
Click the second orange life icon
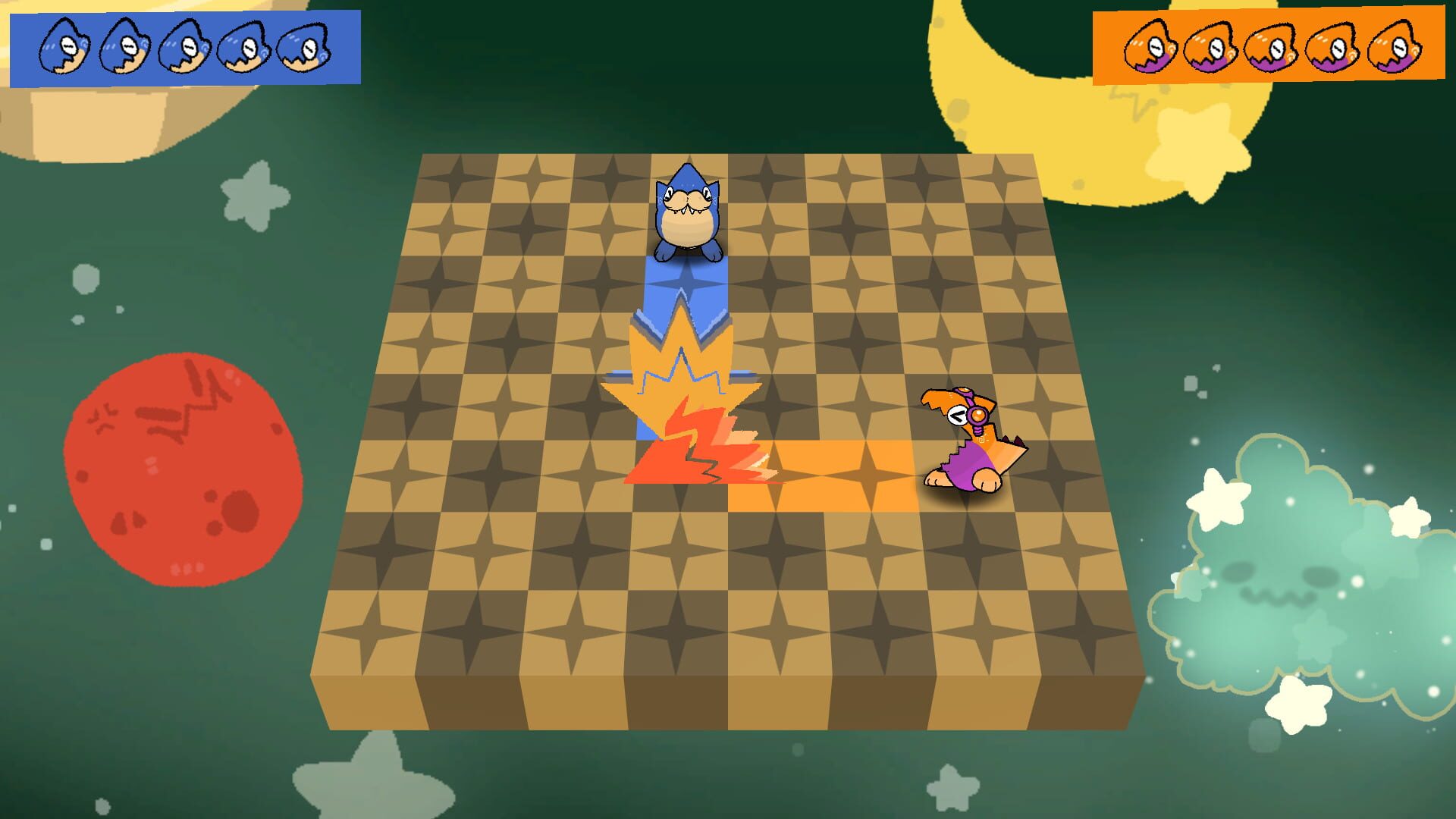click(x=1209, y=47)
